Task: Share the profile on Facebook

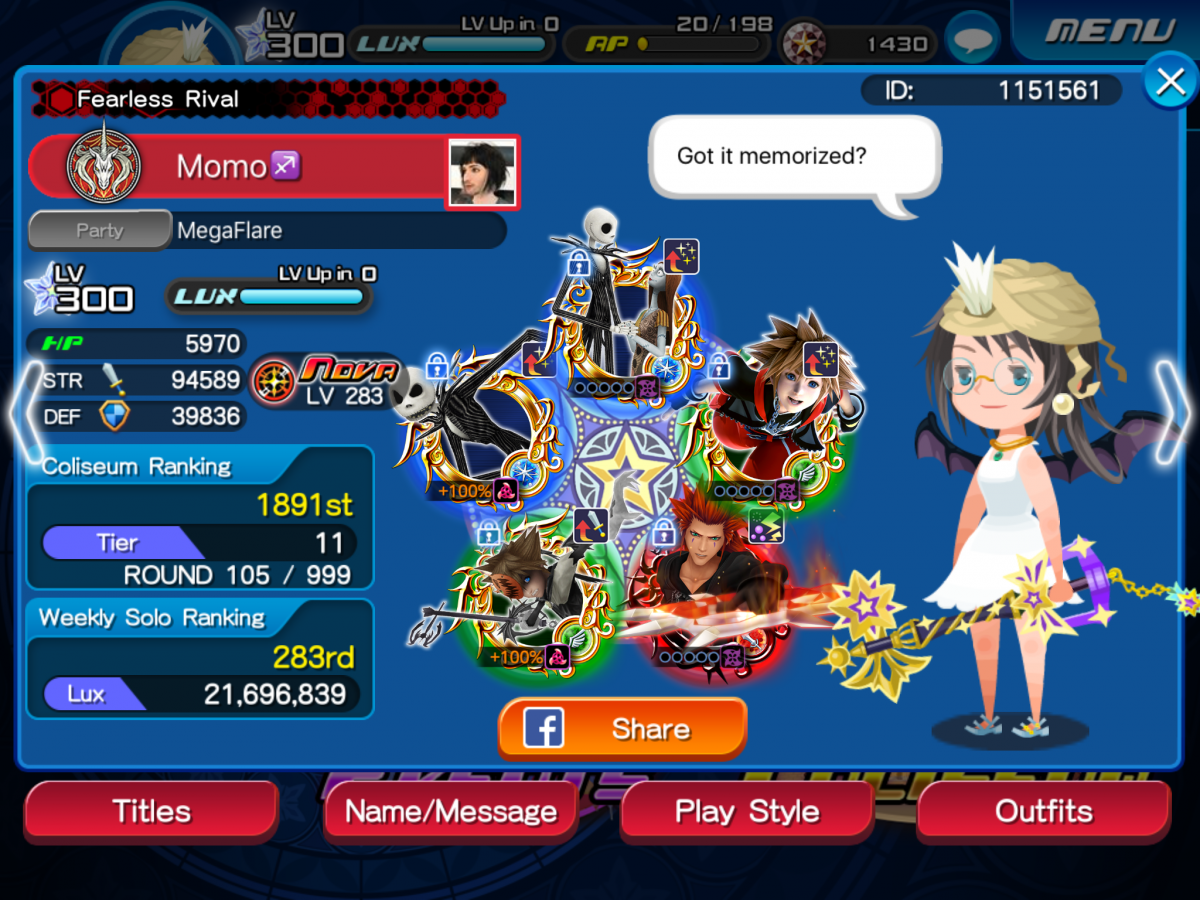Action: pyautogui.click(x=622, y=729)
